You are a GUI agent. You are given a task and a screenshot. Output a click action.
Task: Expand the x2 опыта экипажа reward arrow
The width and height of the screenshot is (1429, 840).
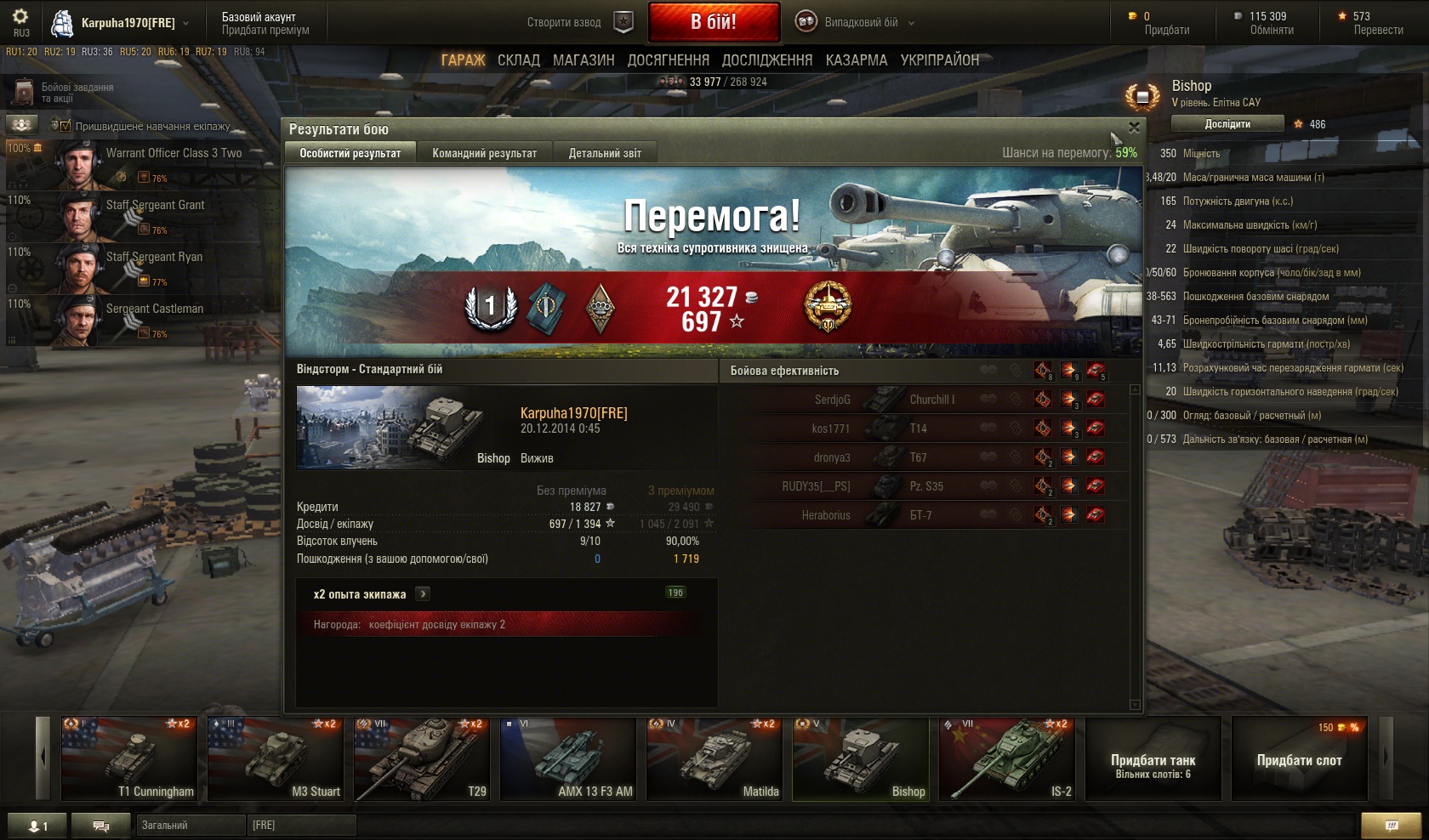(x=423, y=594)
